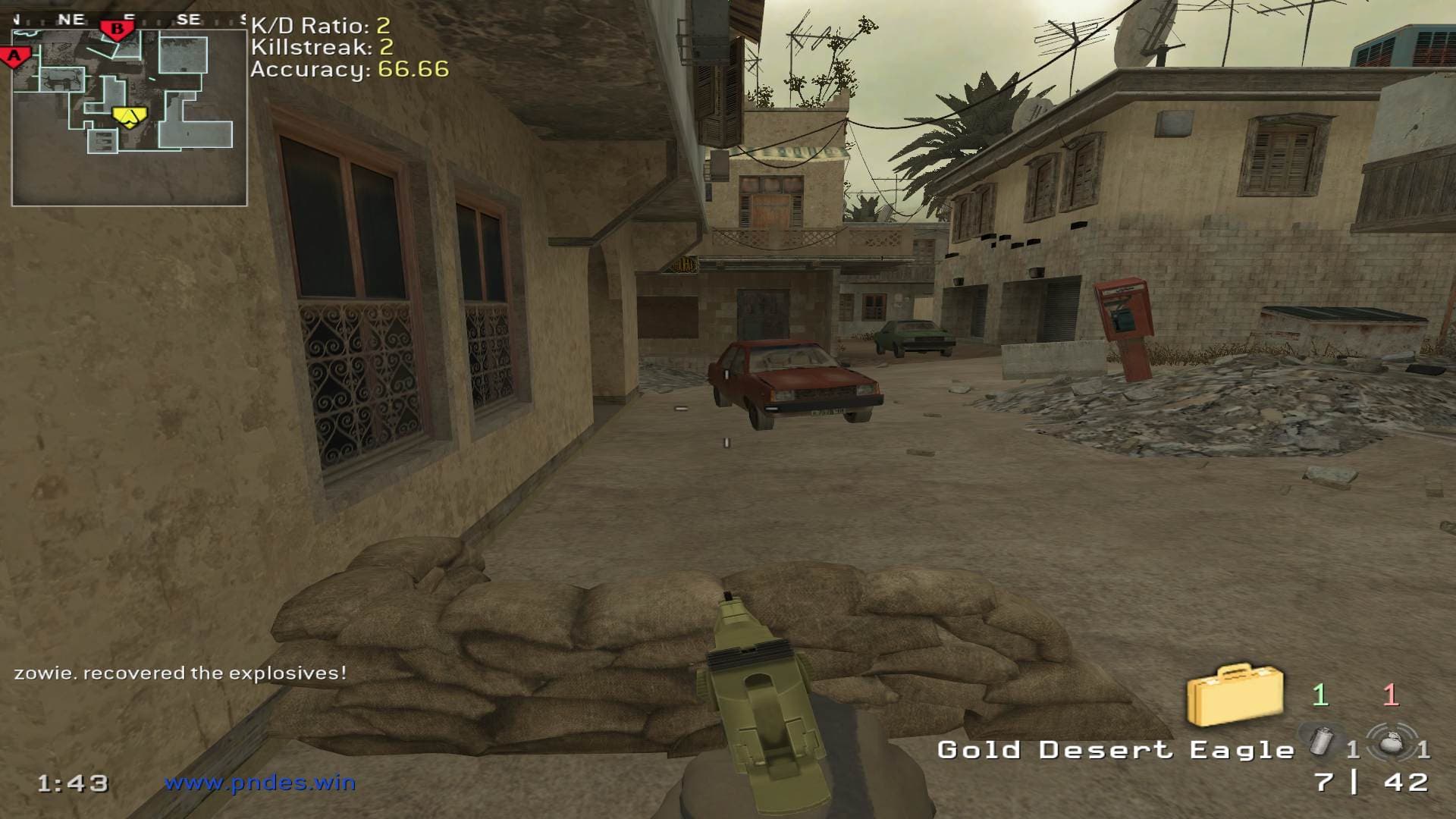Click the yellow player arrow on minimap

(x=130, y=116)
